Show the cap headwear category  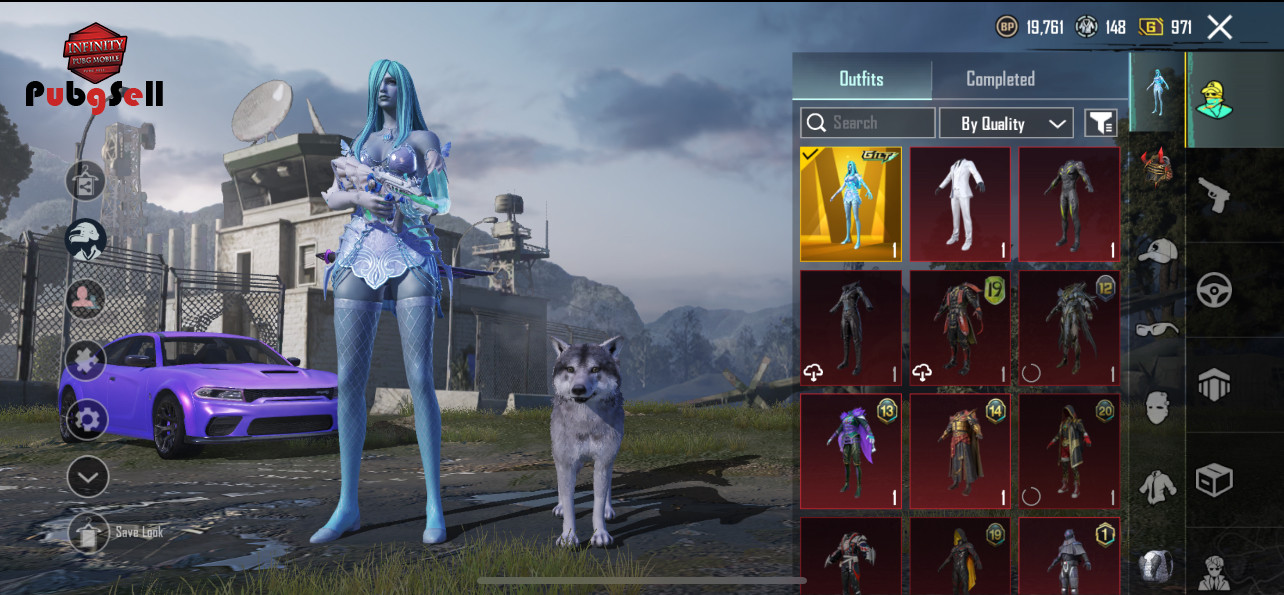(x=1157, y=251)
